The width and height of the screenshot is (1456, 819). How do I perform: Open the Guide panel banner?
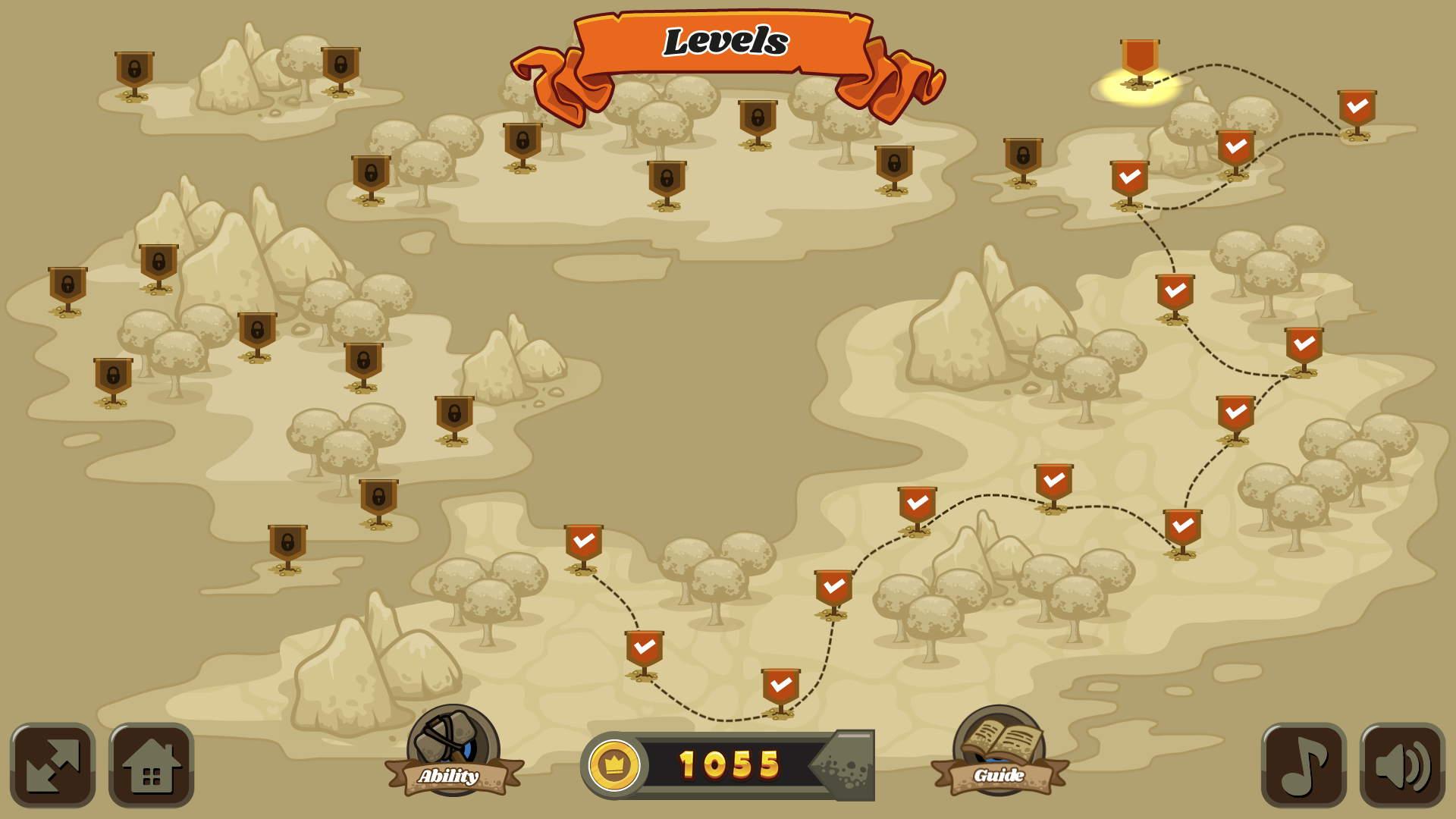point(999,775)
